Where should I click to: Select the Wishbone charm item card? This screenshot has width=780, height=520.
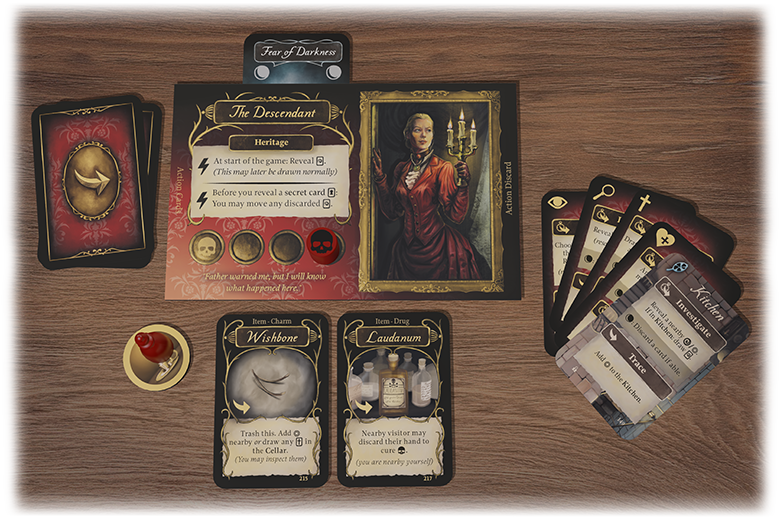click(271, 400)
